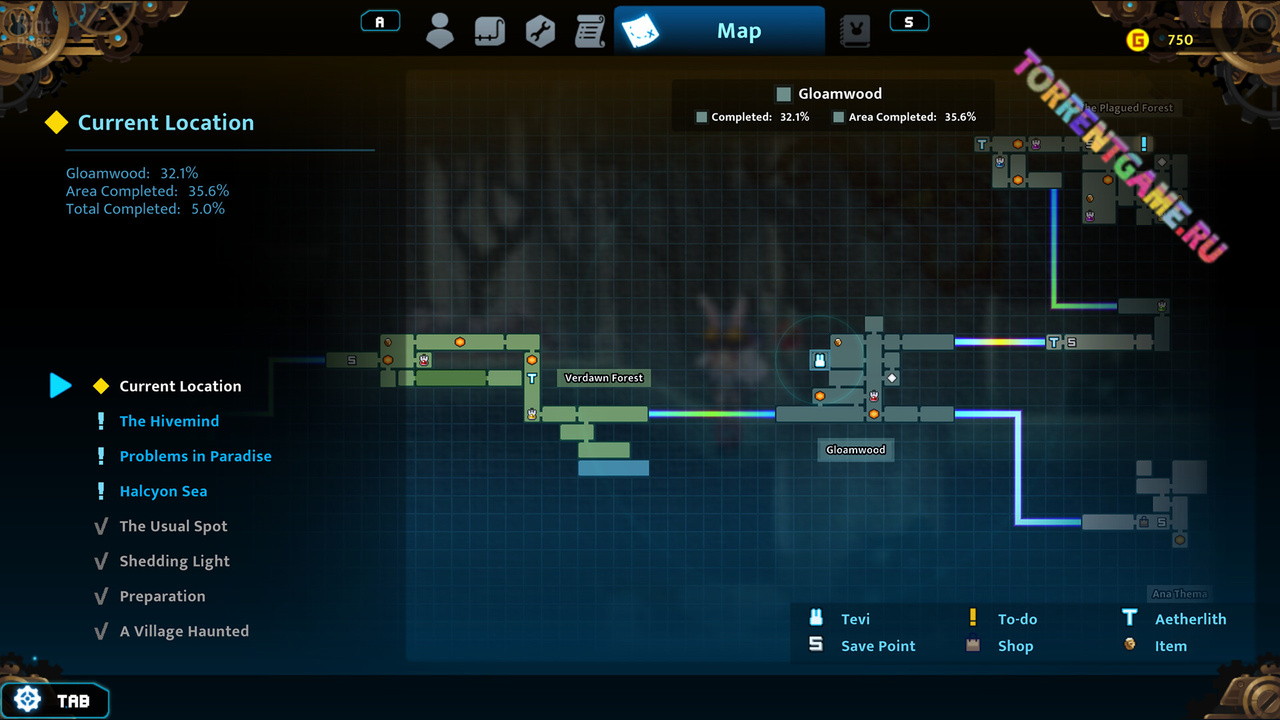Select Problems in Paradise quest
This screenshot has height=720, width=1280.
click(195, 456)
